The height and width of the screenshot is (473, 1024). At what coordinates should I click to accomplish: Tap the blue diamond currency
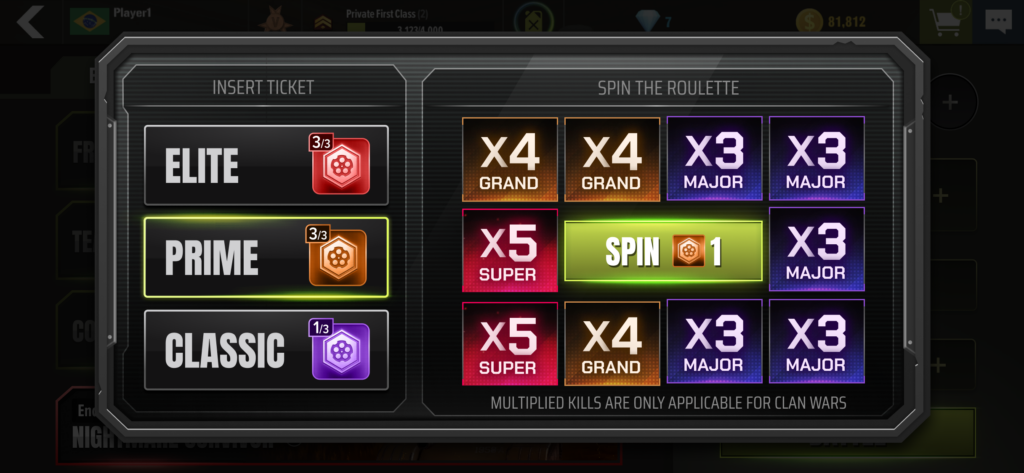(x=655, y=21)
